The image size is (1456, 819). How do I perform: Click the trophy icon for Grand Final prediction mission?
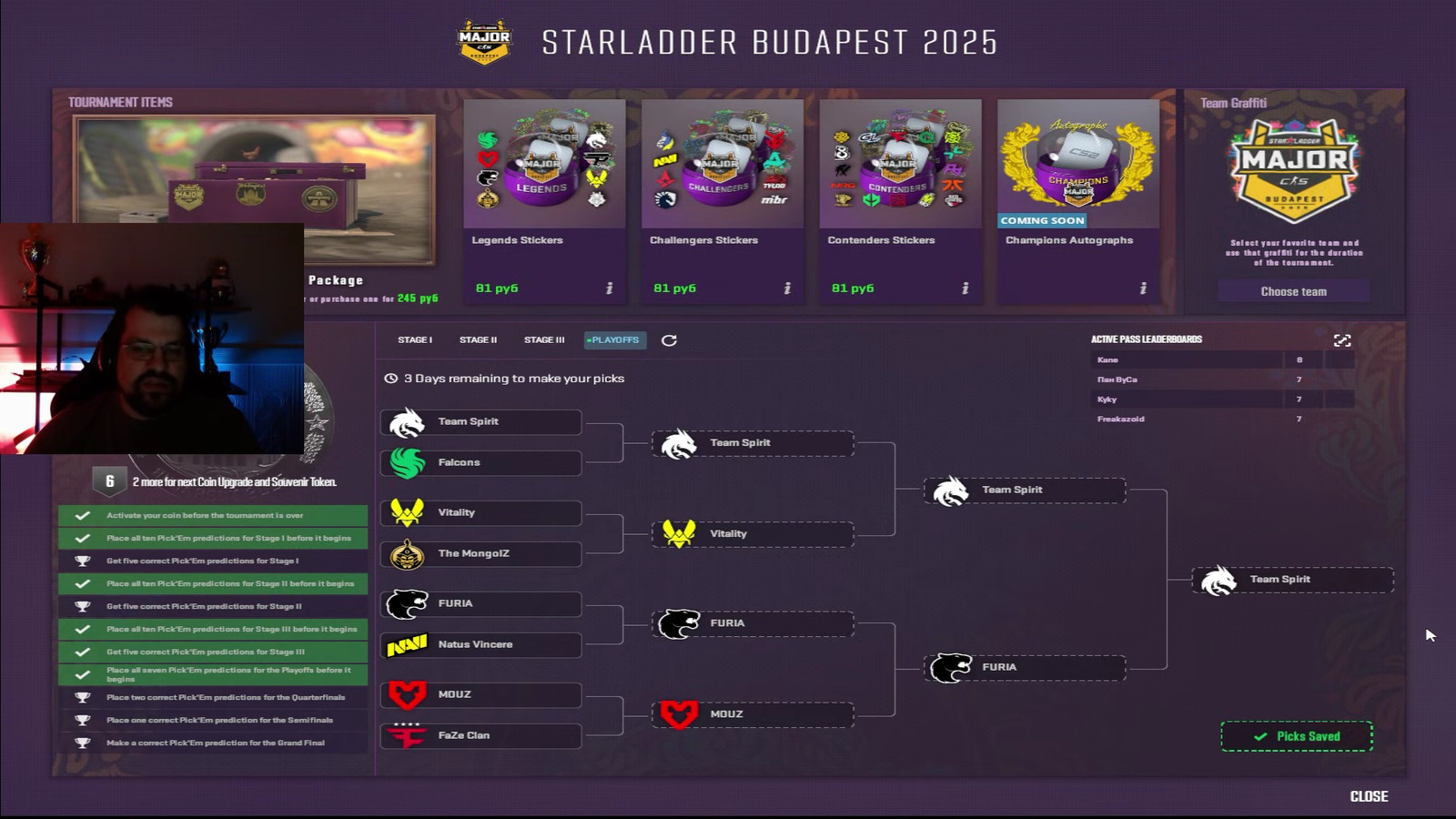tap(81, 742)
